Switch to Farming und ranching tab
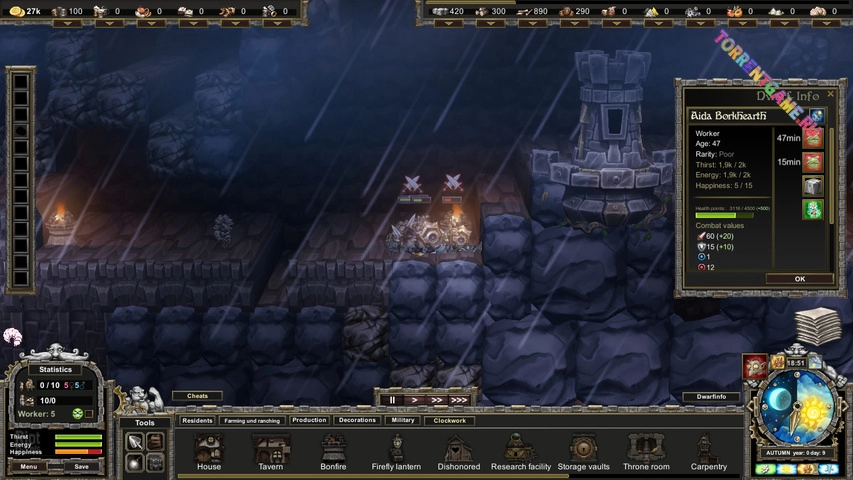 253,421
